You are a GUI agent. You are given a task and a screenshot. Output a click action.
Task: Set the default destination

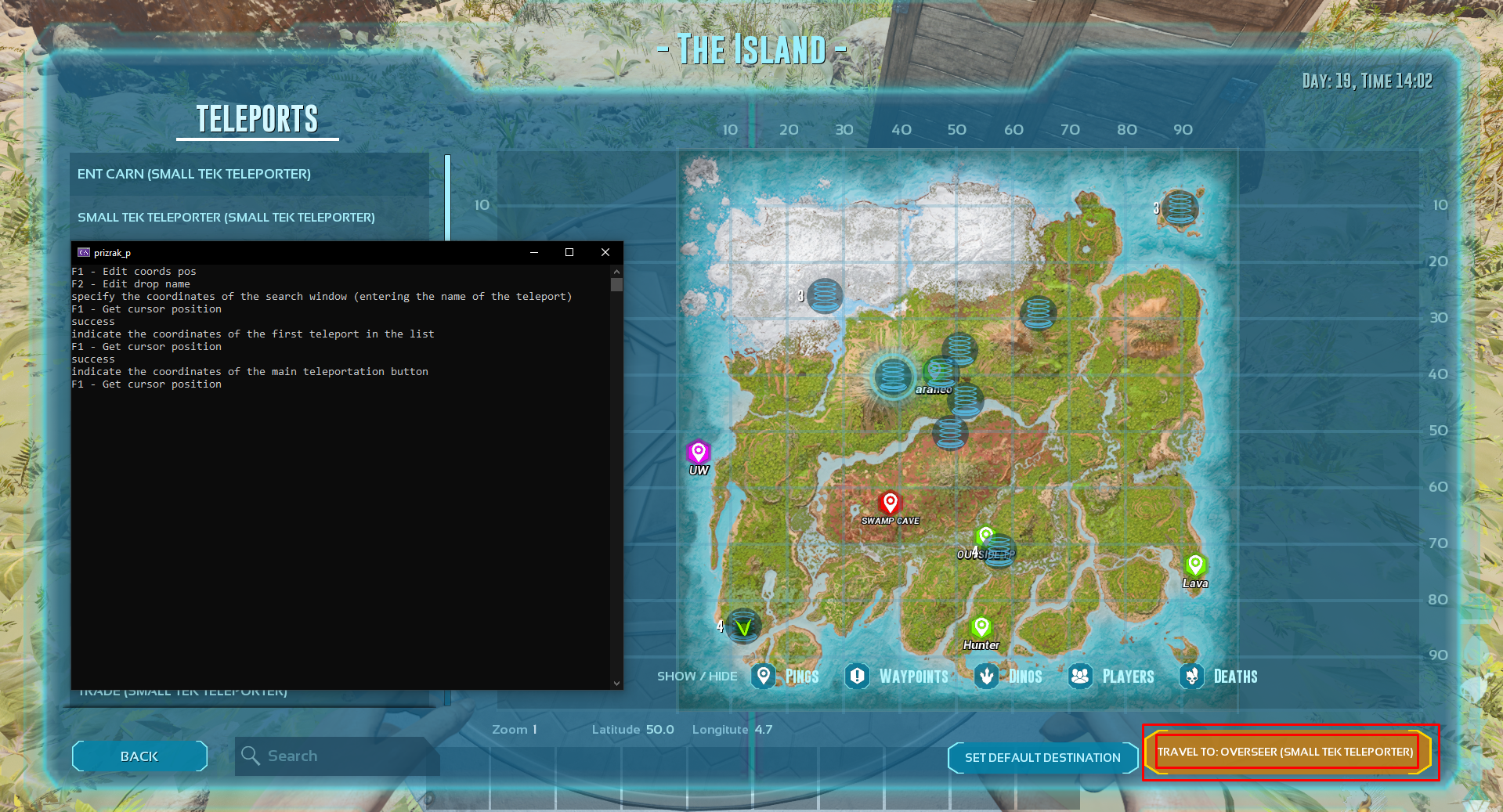1042,757
